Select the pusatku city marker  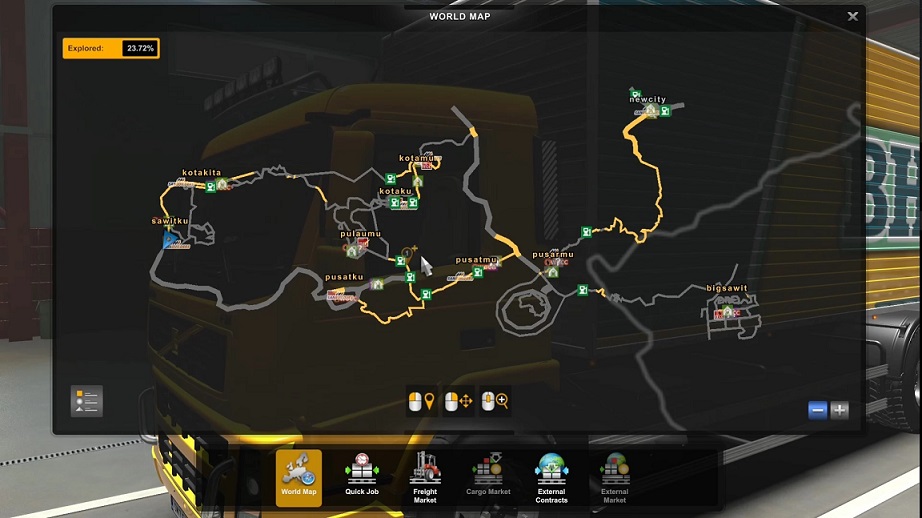click(343, 277)
